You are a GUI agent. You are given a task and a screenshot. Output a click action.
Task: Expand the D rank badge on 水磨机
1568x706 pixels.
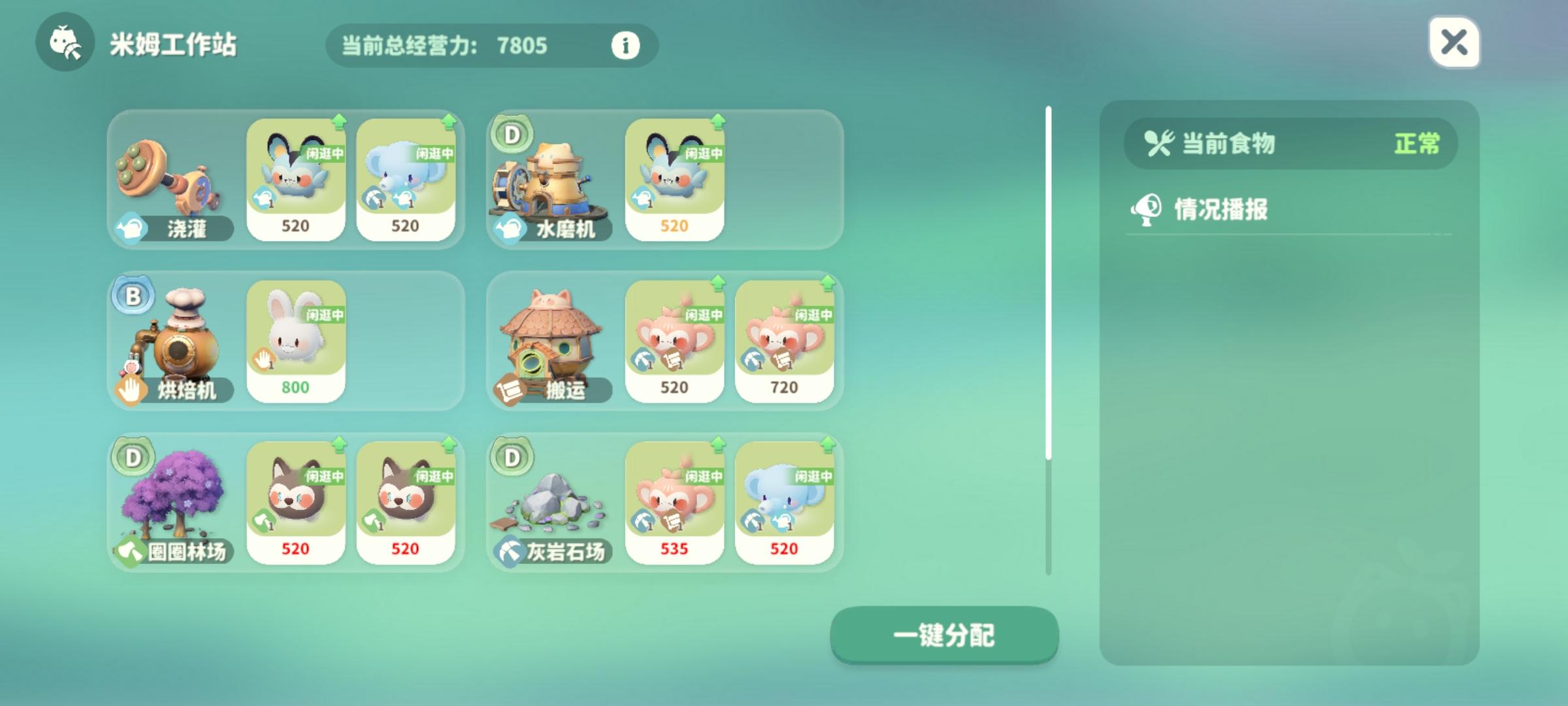[511, 134]
